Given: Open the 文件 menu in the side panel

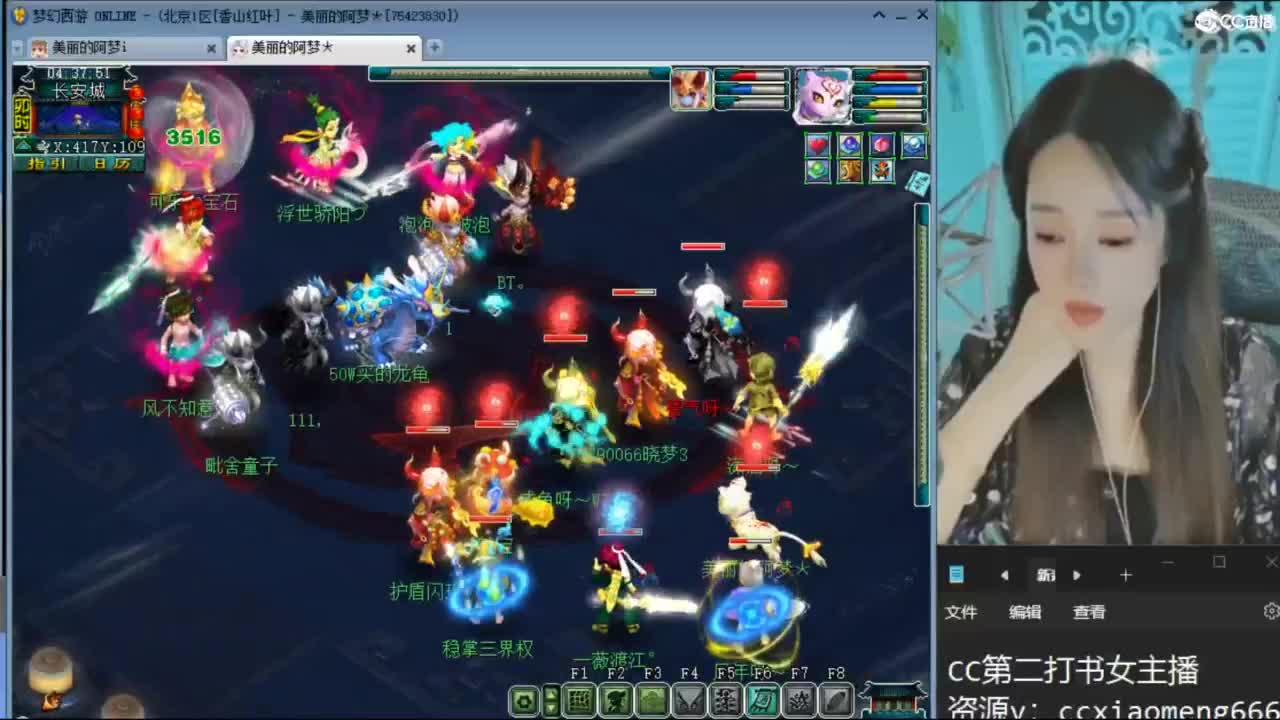Looking at the screenshot, I should pyautogui.click(x=962, y=611).
